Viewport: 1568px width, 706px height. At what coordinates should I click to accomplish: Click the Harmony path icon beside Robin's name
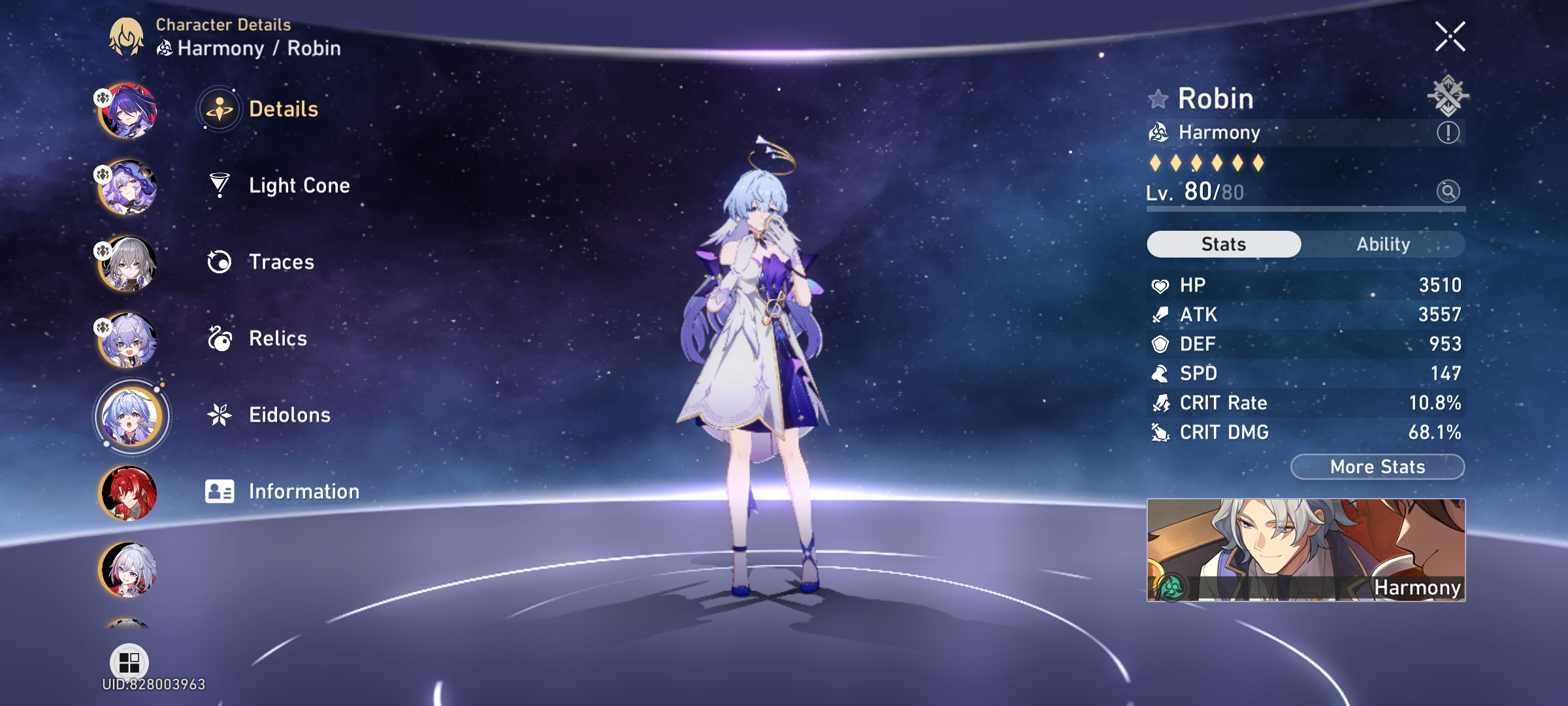tap(1160, 132)
